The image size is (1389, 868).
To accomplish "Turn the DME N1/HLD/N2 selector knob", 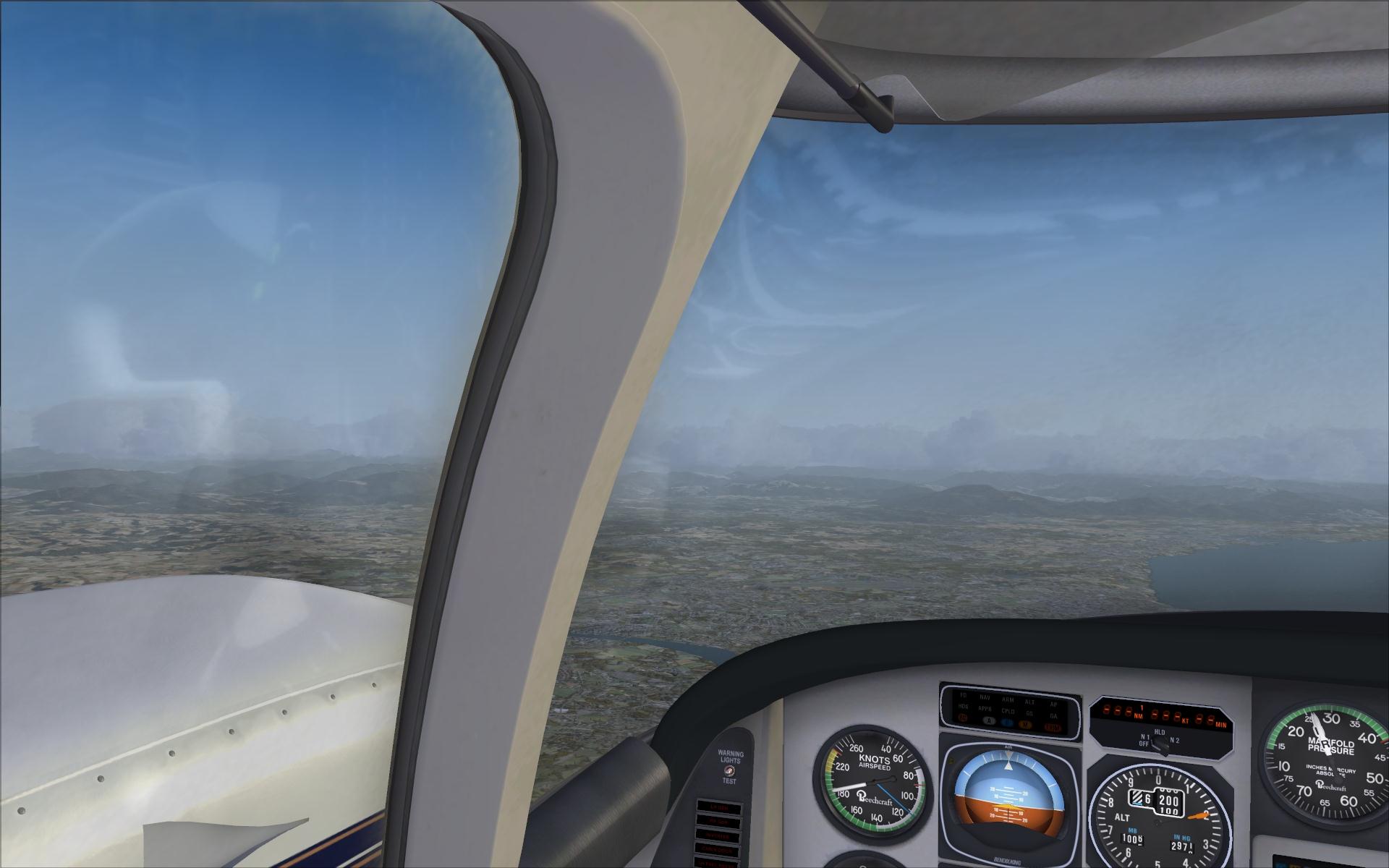I will [1159, 745].
